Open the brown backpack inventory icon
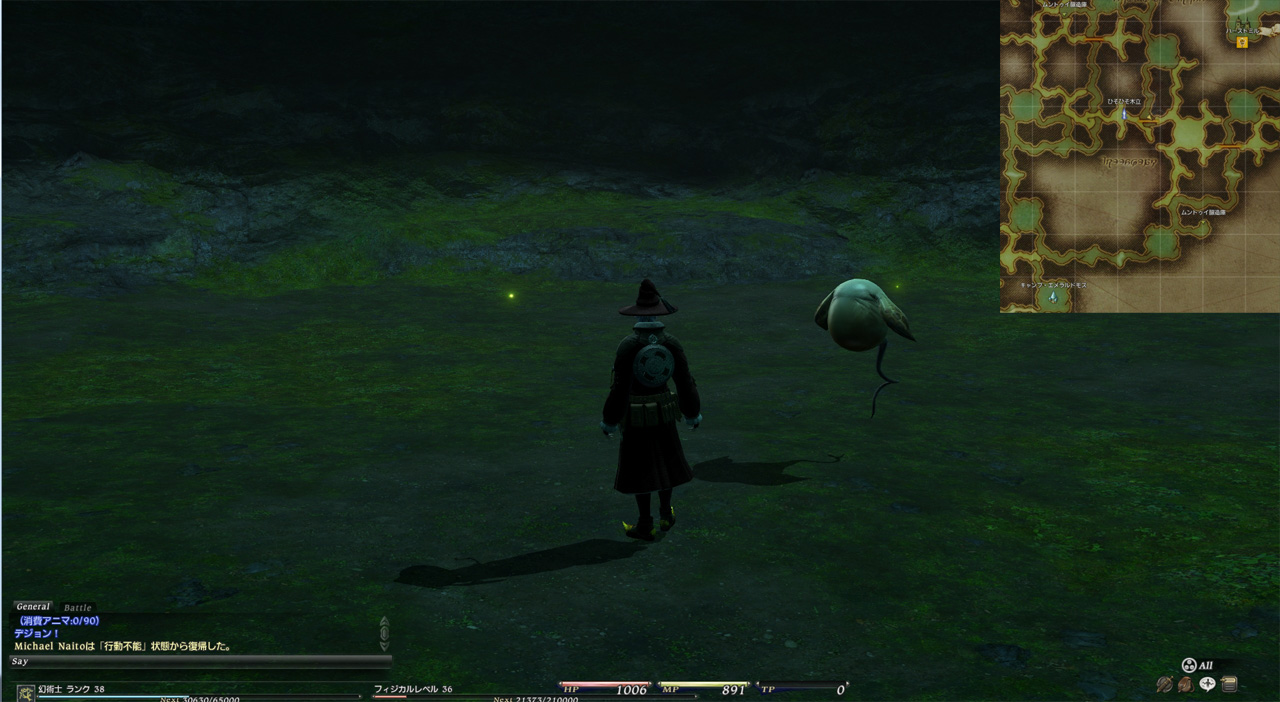Image resolution: width=1280 pixels, height=702 pixels. [x=1185, y=685]
